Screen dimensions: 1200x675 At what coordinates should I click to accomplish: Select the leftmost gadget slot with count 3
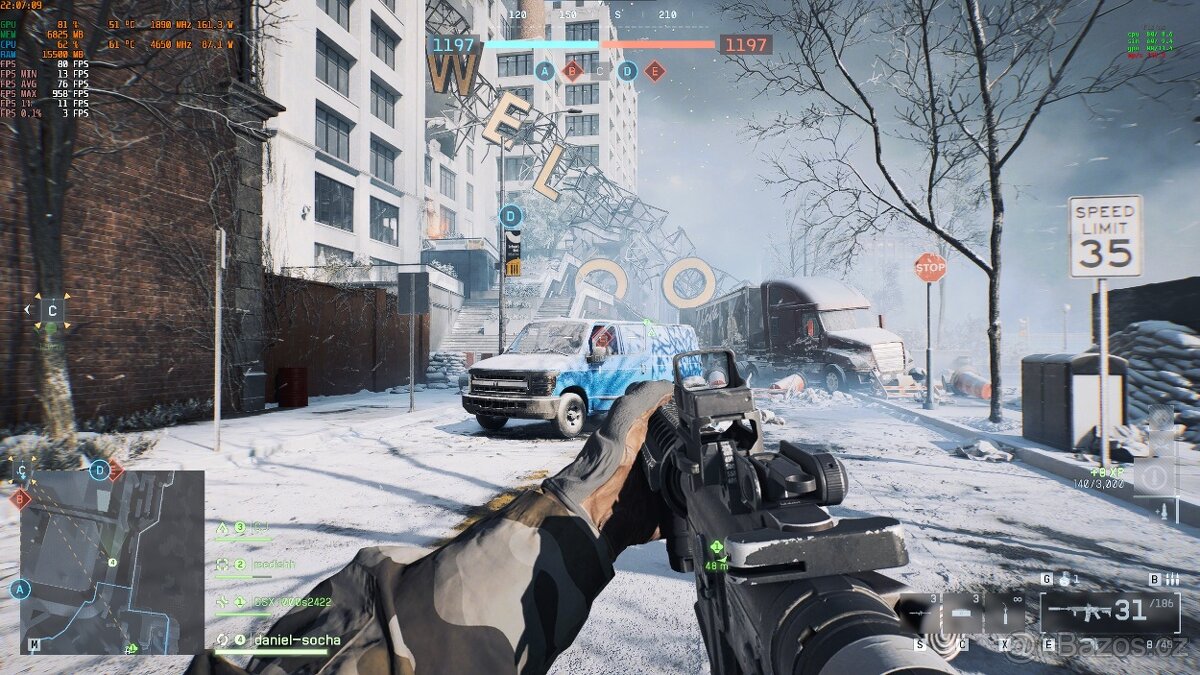(x=921, y=612)
